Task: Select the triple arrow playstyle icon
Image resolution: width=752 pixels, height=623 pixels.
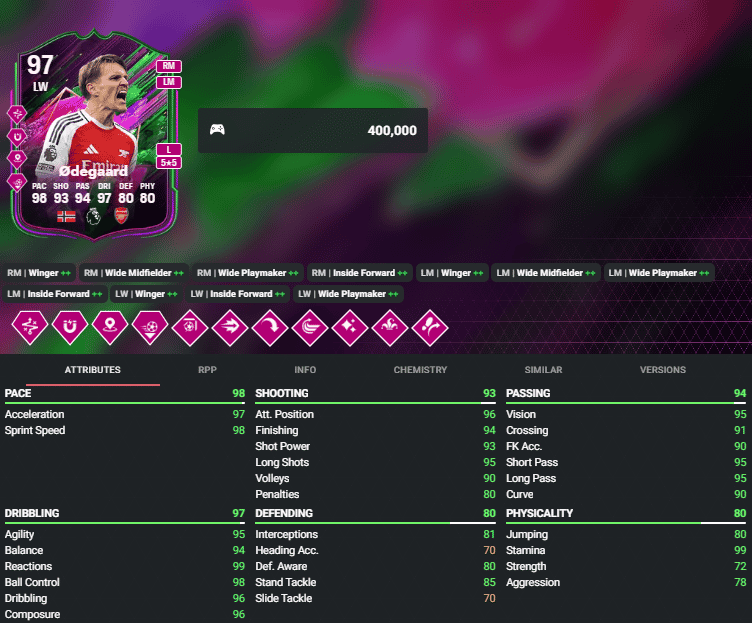Action: [x=228, y=326]
